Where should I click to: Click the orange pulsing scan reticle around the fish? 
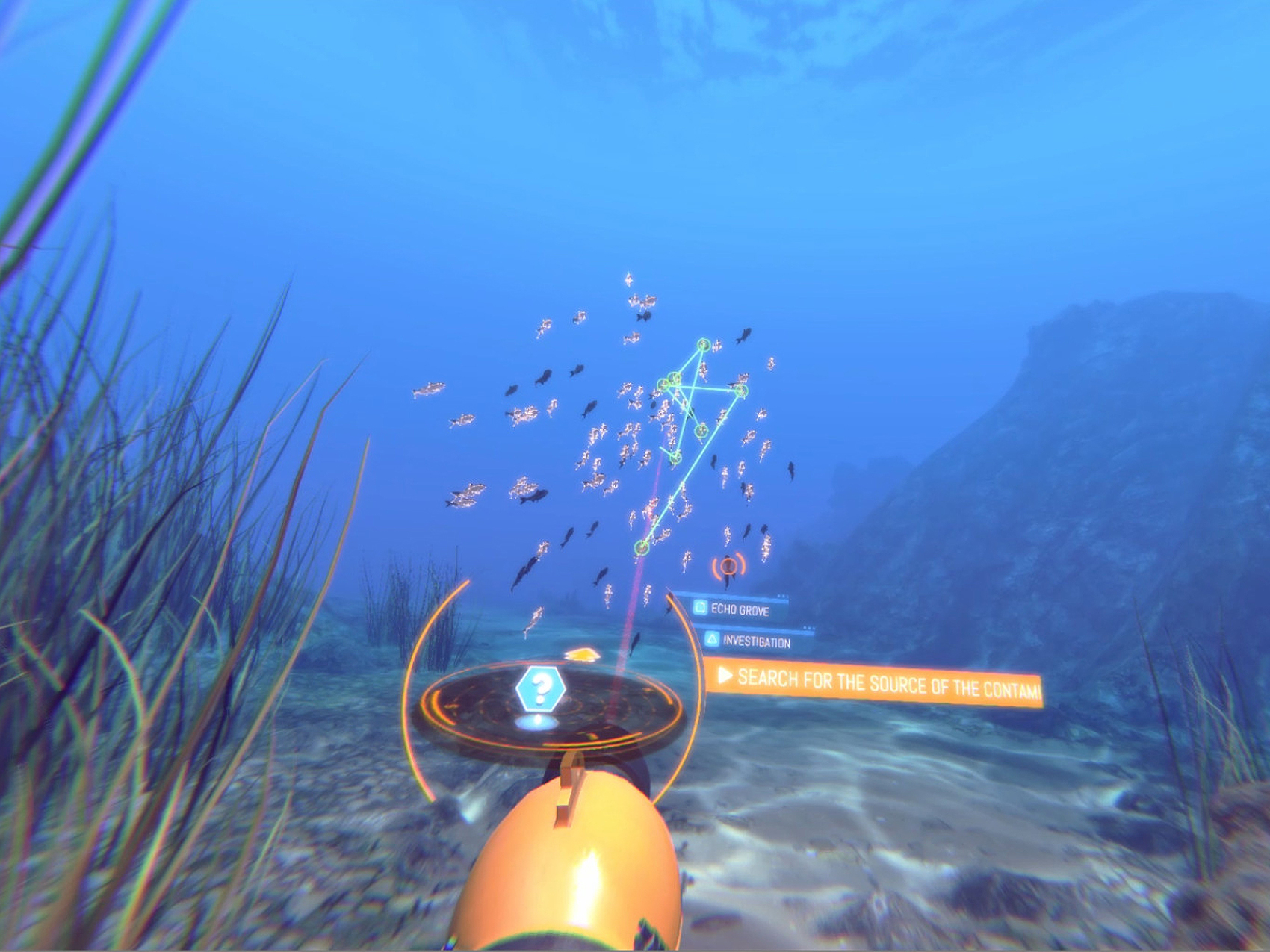(728, 565)
